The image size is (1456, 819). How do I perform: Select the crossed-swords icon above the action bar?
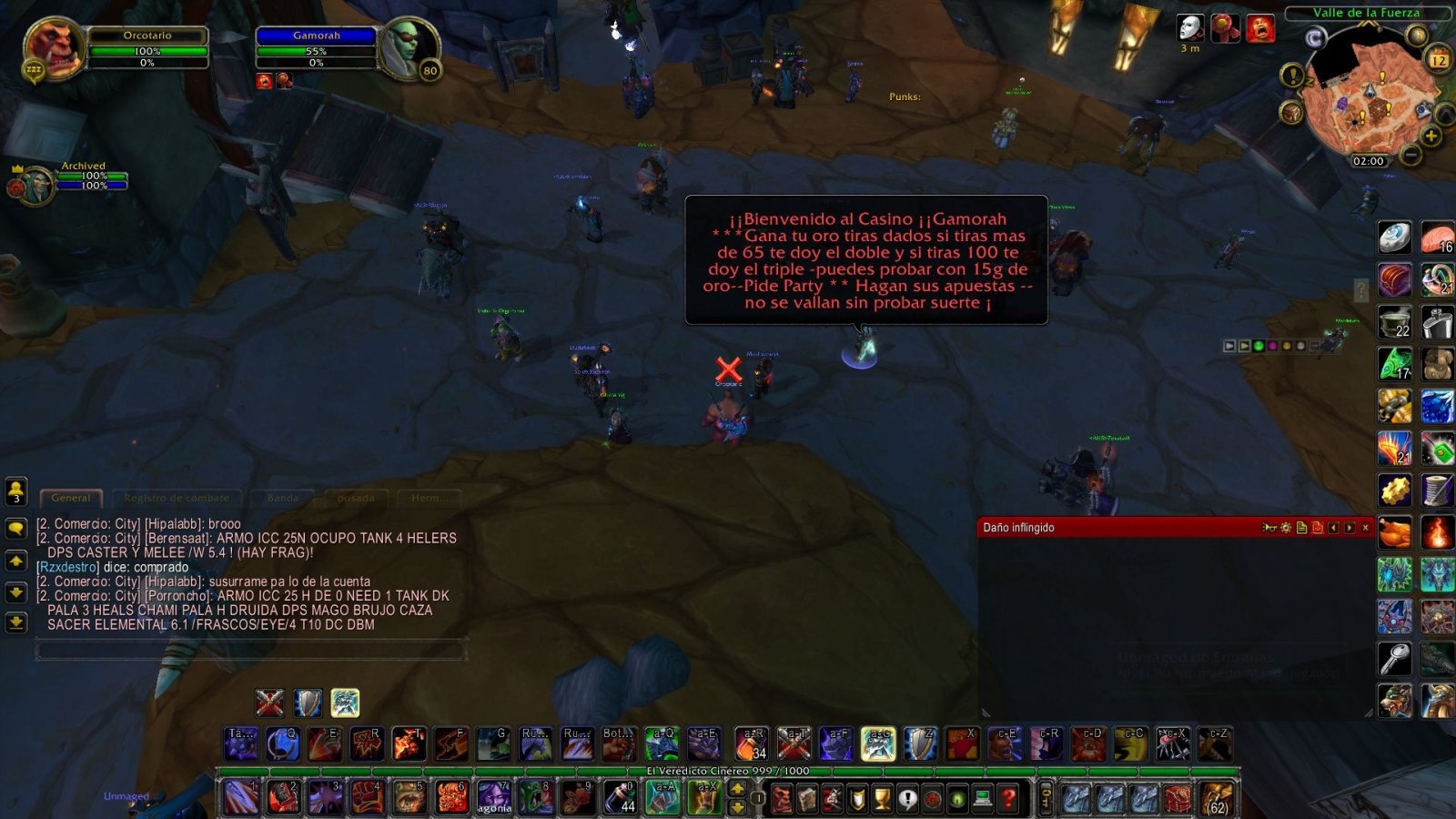pos(267,702)
